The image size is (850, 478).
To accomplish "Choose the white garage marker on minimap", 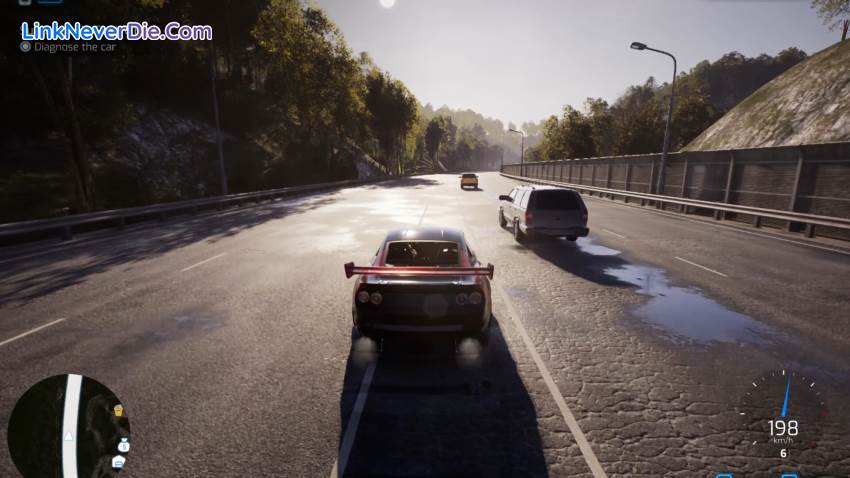I will point(118,461).
